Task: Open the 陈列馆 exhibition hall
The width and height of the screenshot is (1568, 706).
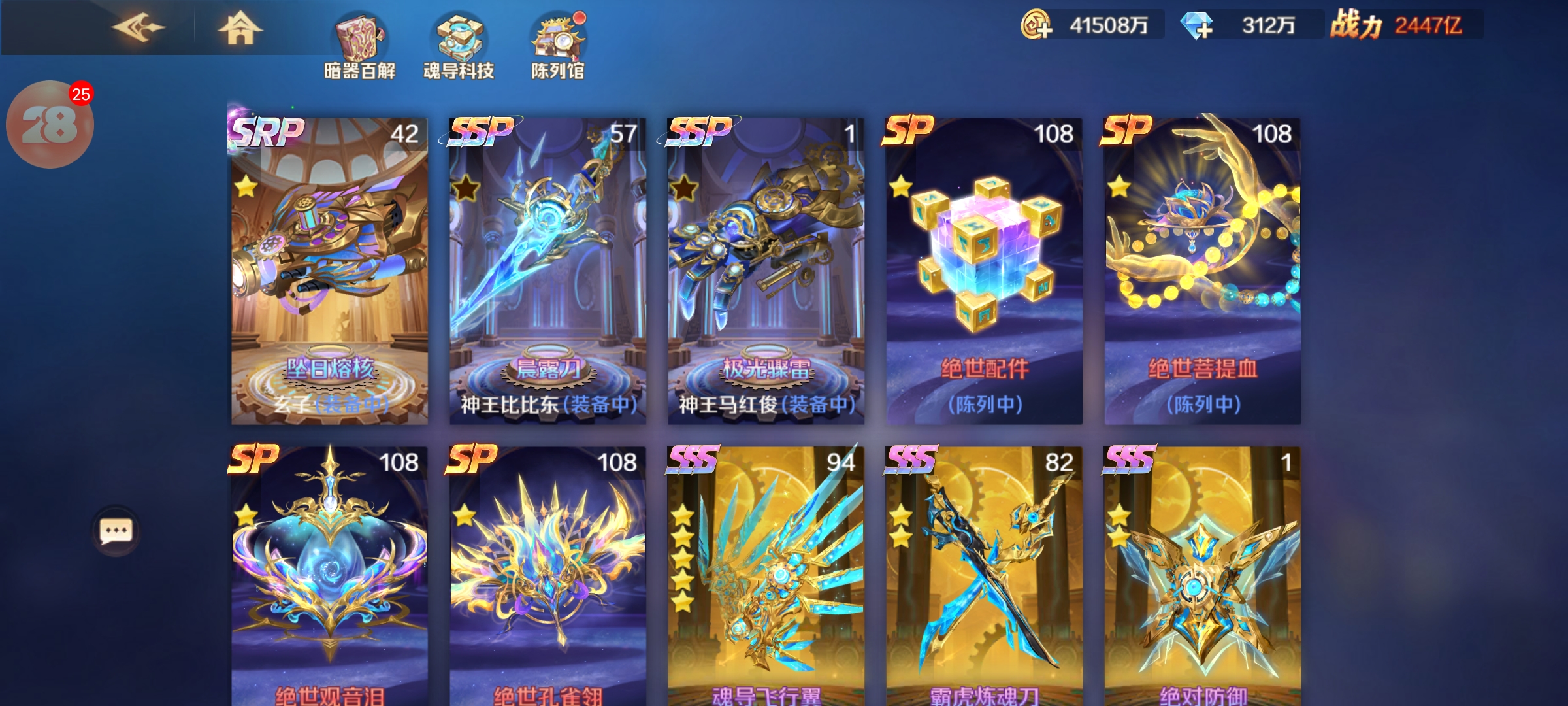Action: pyautogui.click(x=557, y=46)
